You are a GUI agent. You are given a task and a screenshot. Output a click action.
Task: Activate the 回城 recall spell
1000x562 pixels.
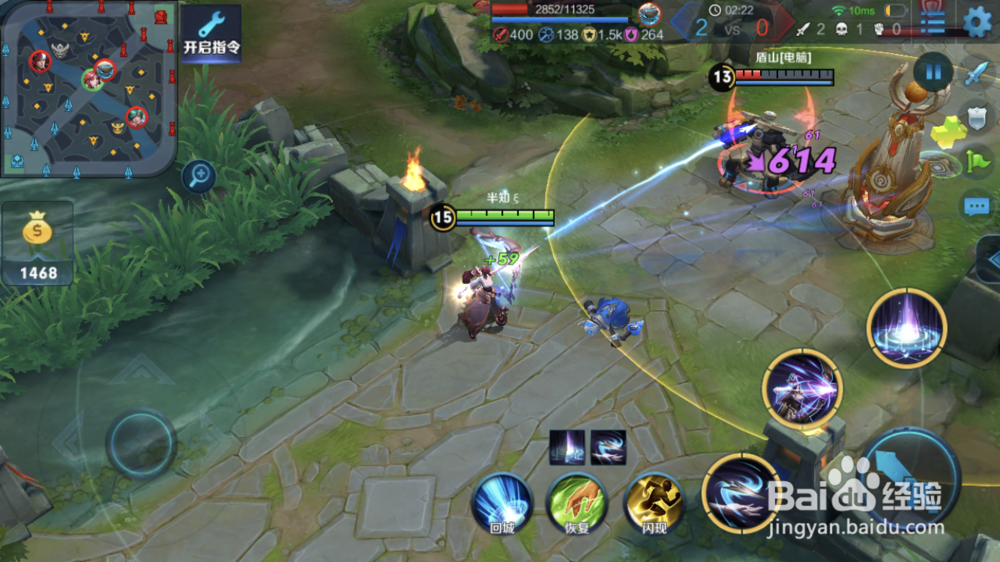(501, 502)
